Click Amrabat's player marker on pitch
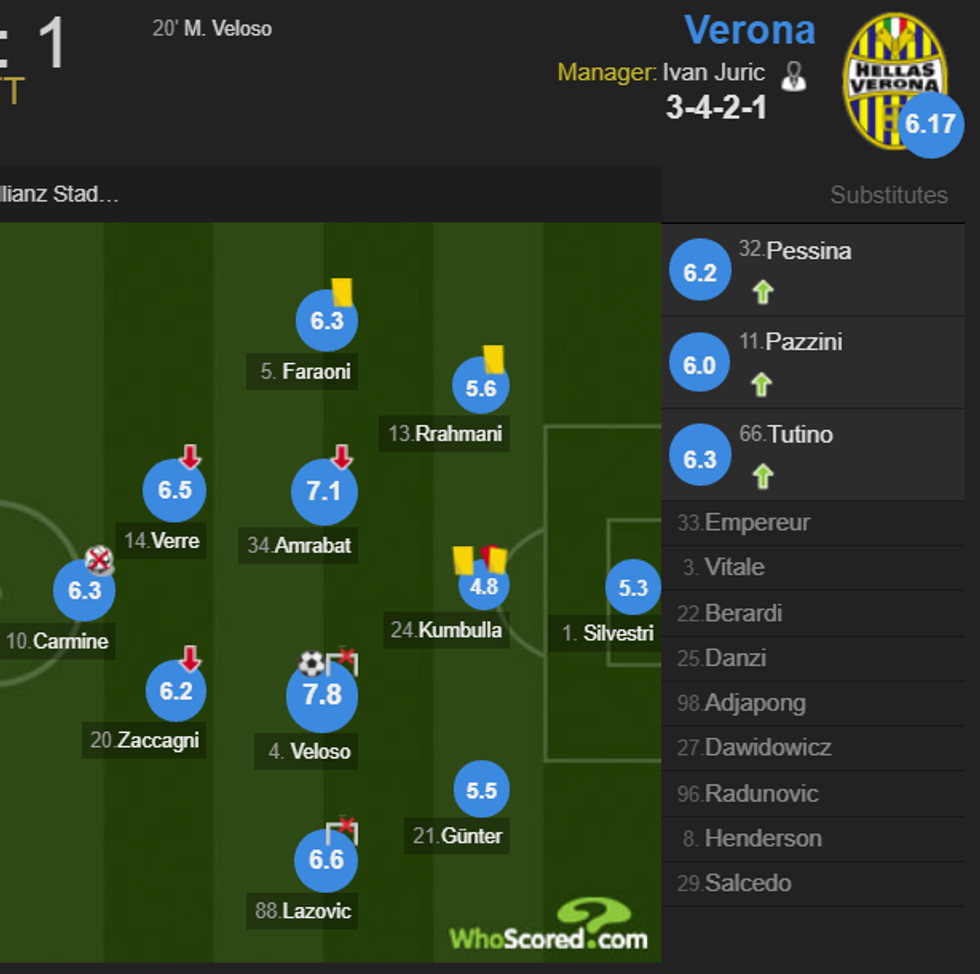 pos(324,492)
